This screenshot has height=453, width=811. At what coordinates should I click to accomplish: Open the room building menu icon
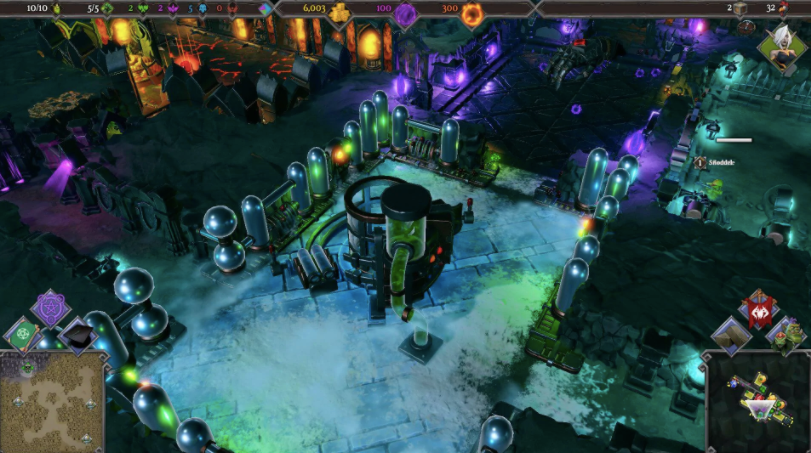(731, 337)
